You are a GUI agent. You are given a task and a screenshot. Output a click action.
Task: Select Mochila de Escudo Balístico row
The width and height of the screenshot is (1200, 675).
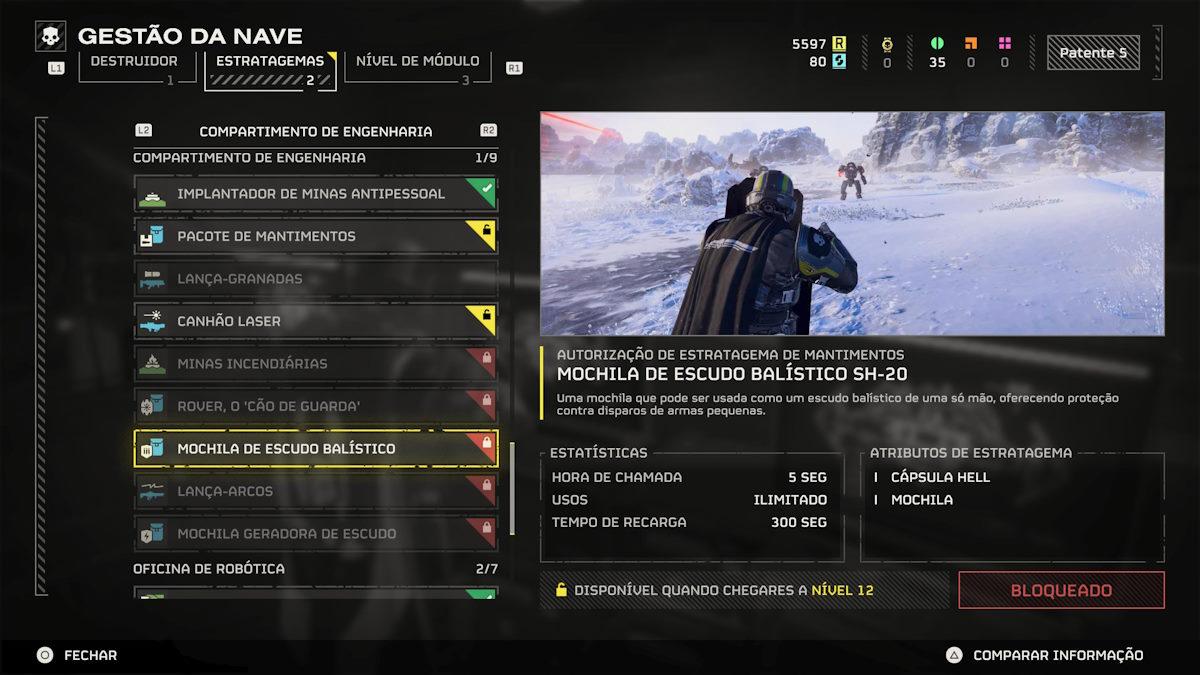coord(315,449)
